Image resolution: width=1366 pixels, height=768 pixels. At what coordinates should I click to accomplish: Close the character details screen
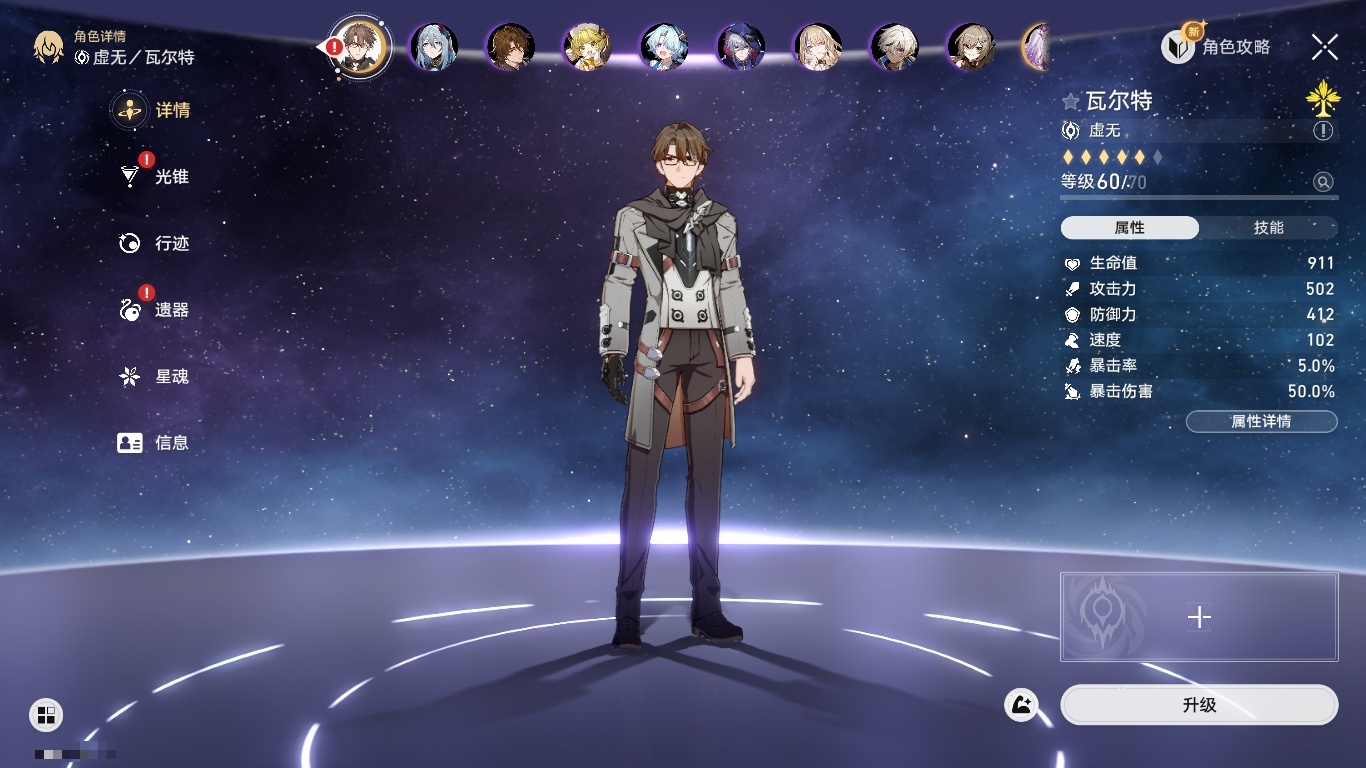1324,46
